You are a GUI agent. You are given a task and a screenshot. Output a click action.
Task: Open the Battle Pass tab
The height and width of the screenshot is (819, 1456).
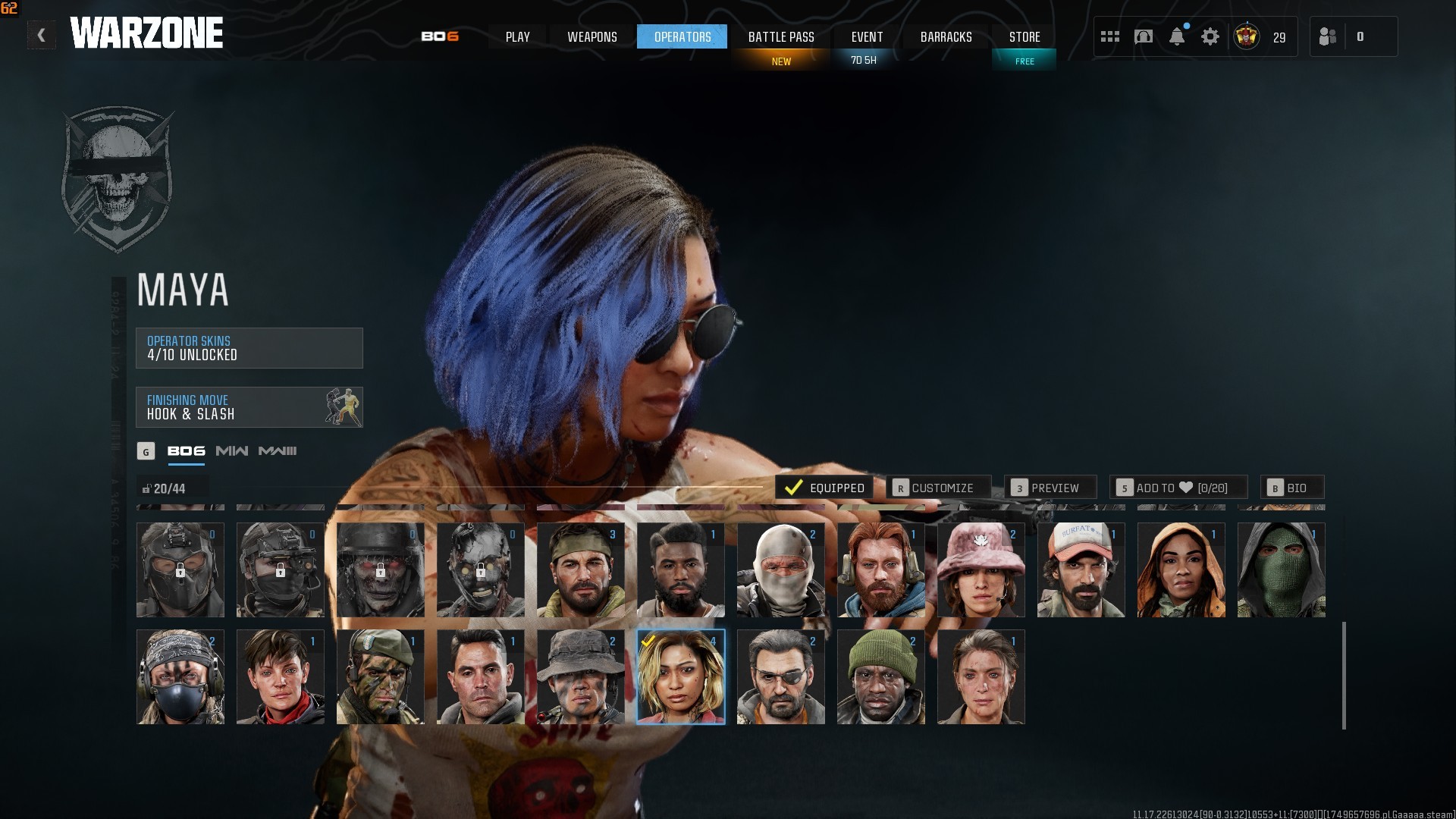coord(781,36)
